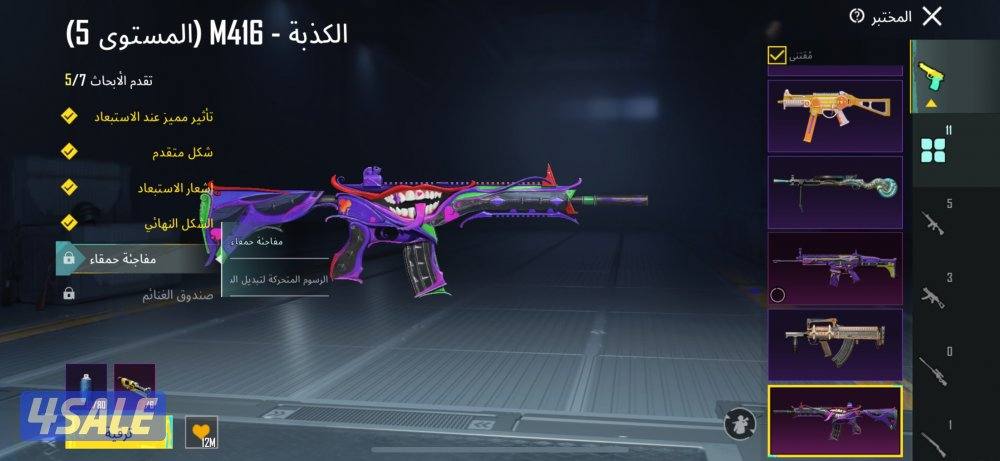The width and height of the screenshot is (1000, 461).
Task: Close the weapon lab screen
Action: click(x=932, y=16)
